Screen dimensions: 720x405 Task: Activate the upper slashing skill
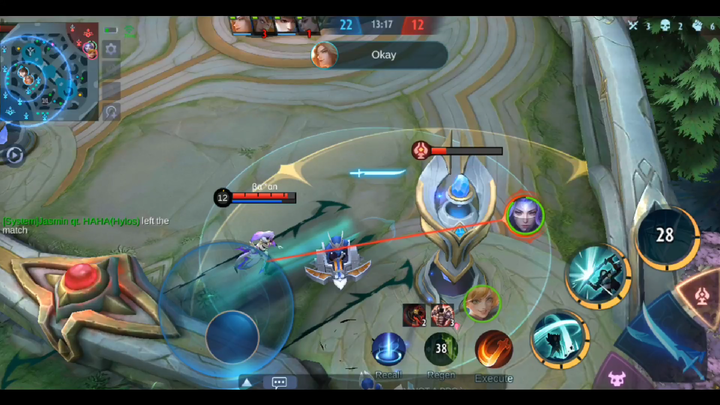tap(597, 275)
